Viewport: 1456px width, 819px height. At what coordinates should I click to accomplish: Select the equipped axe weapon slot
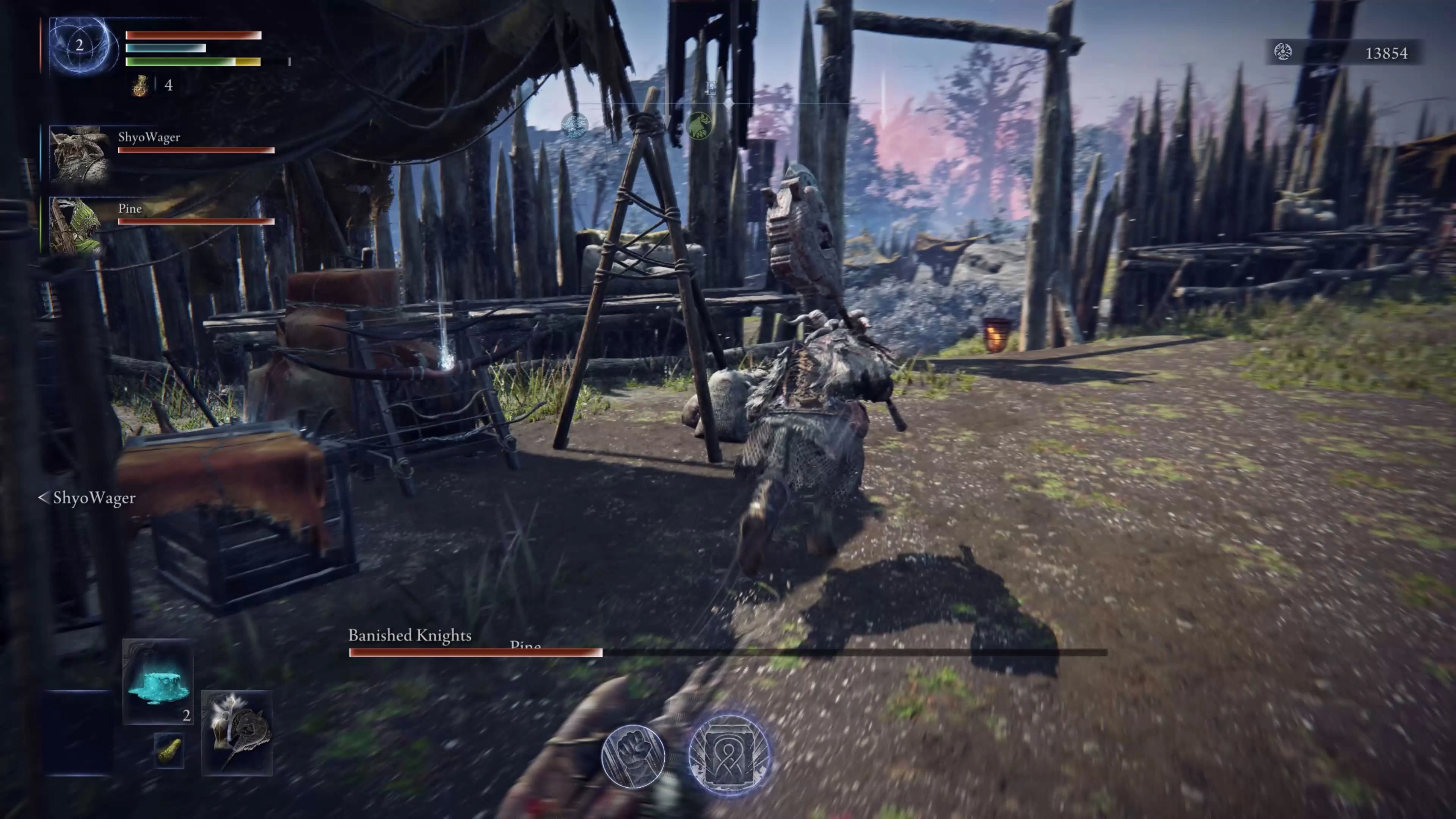pyautogui.click(x=237, y=733)
